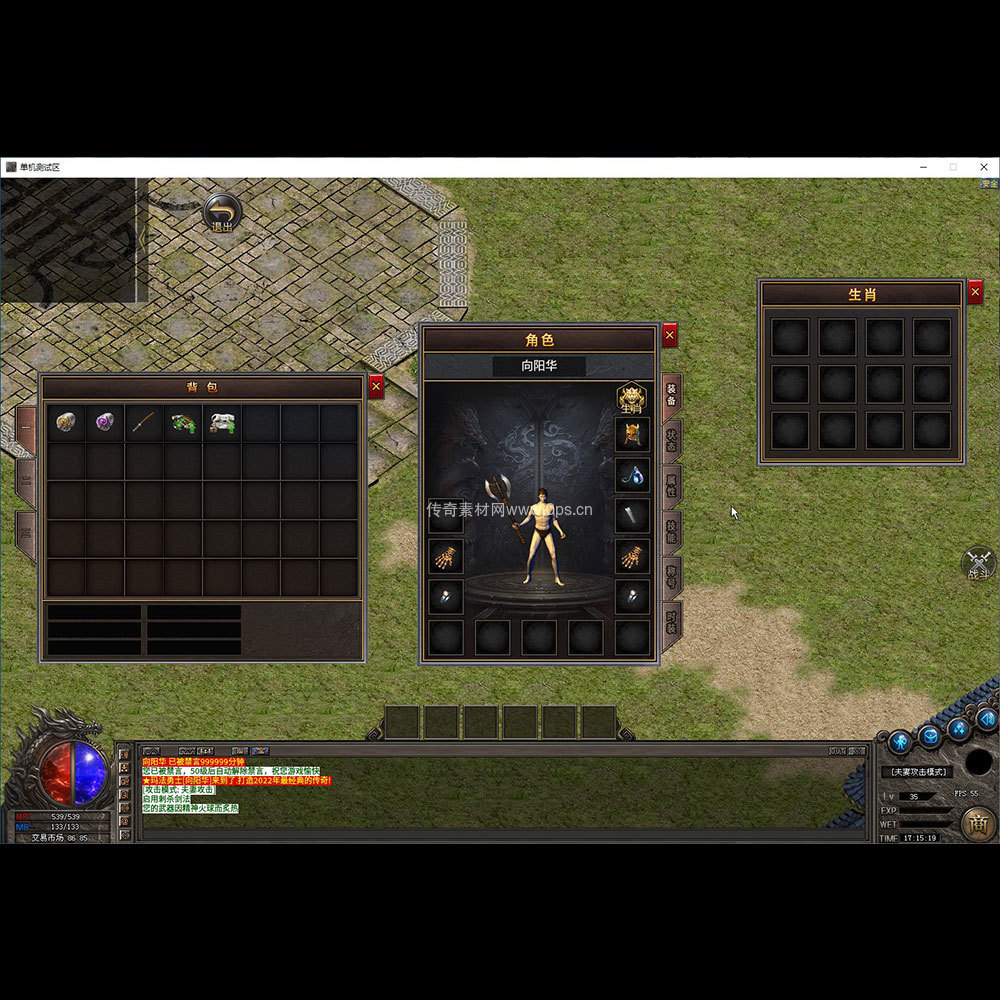Pick the green dragon item in backpack
The height and width of the screenshot is (1000, 1000).
click(183, 423)
